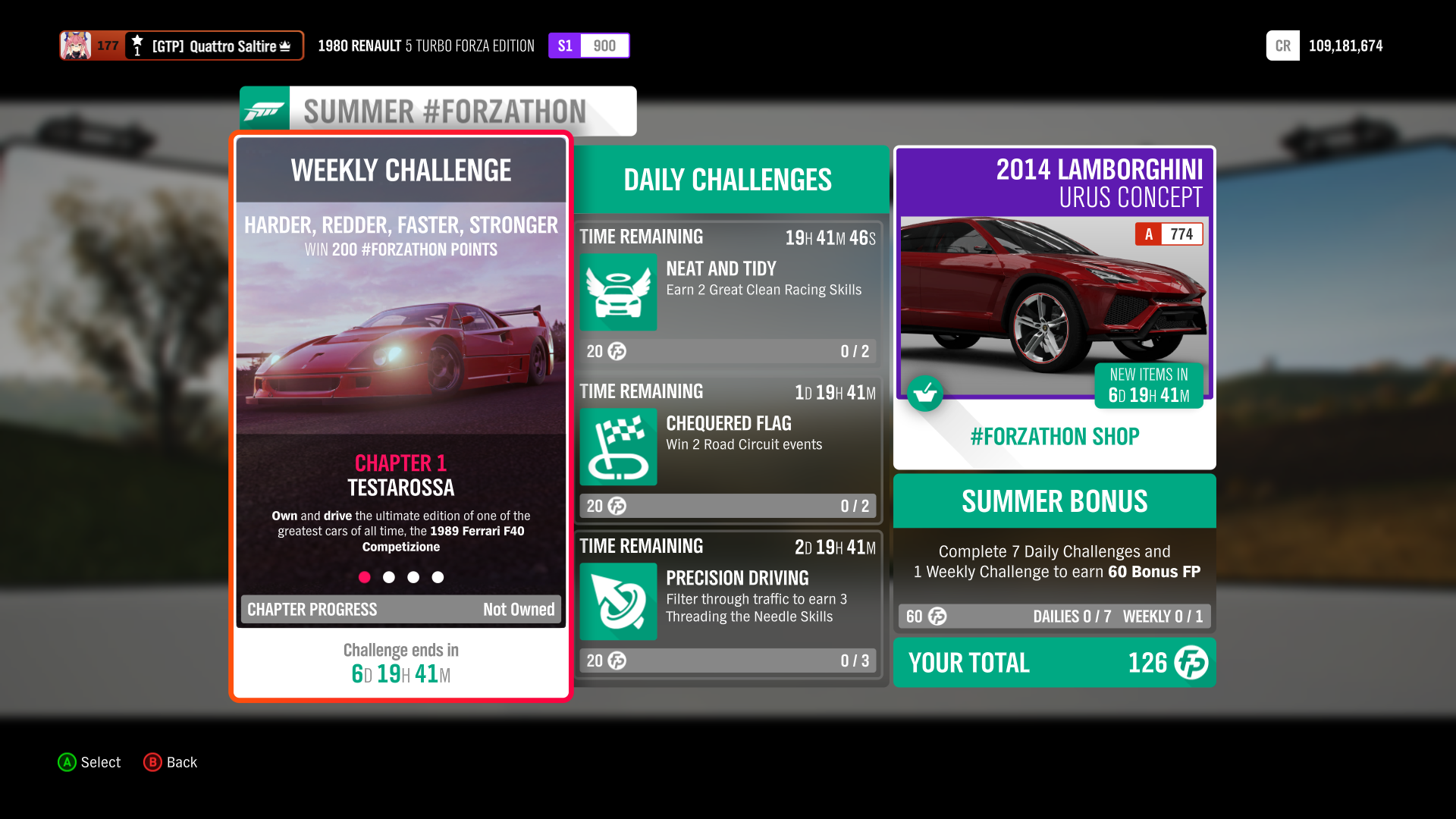Open the #Forzathon Shop basket icon
The height and width of the screenshot is (819, 1456).
(x=925, y=394)
